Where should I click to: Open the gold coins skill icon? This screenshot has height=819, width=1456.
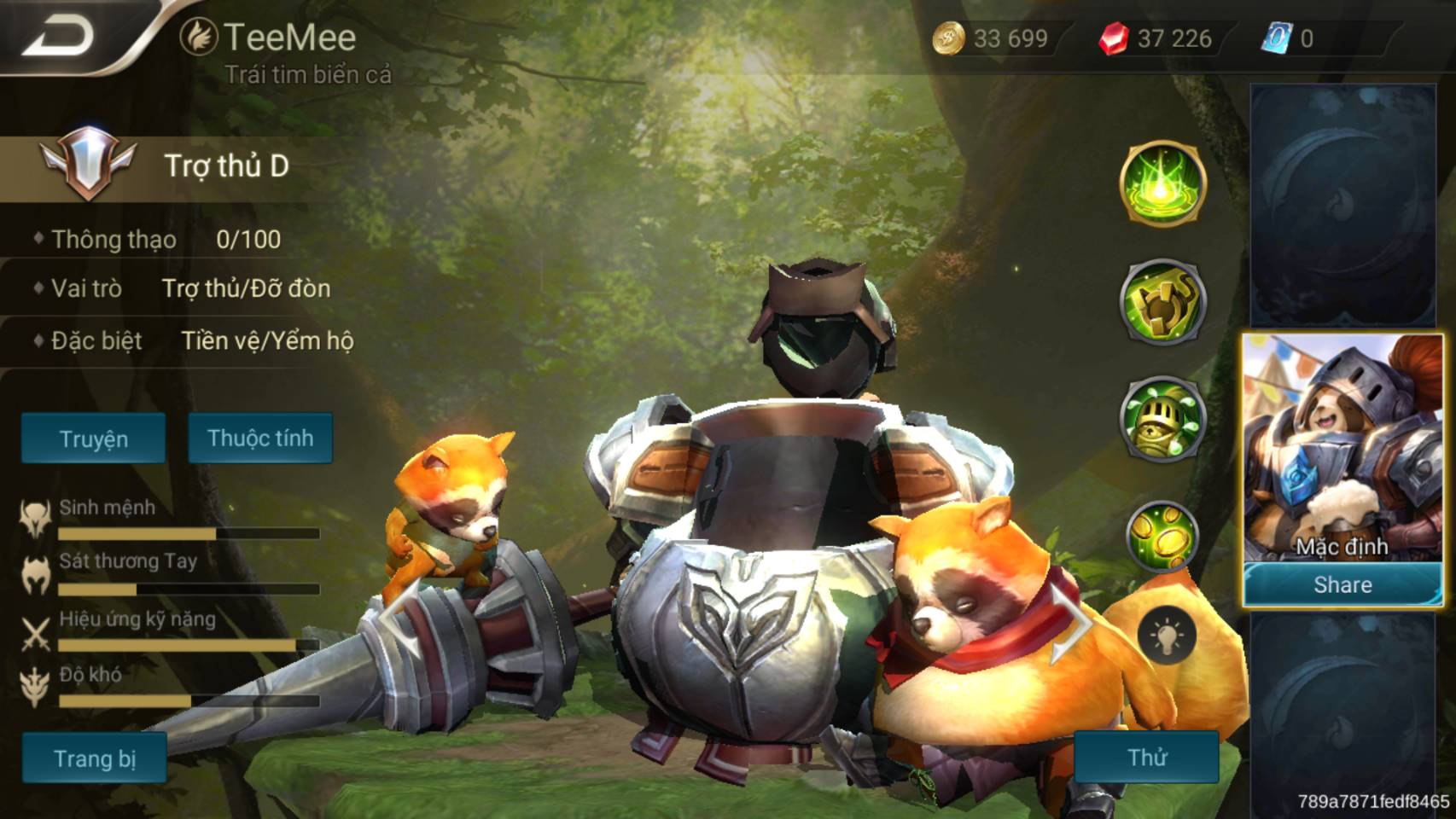pos(1162,536)
